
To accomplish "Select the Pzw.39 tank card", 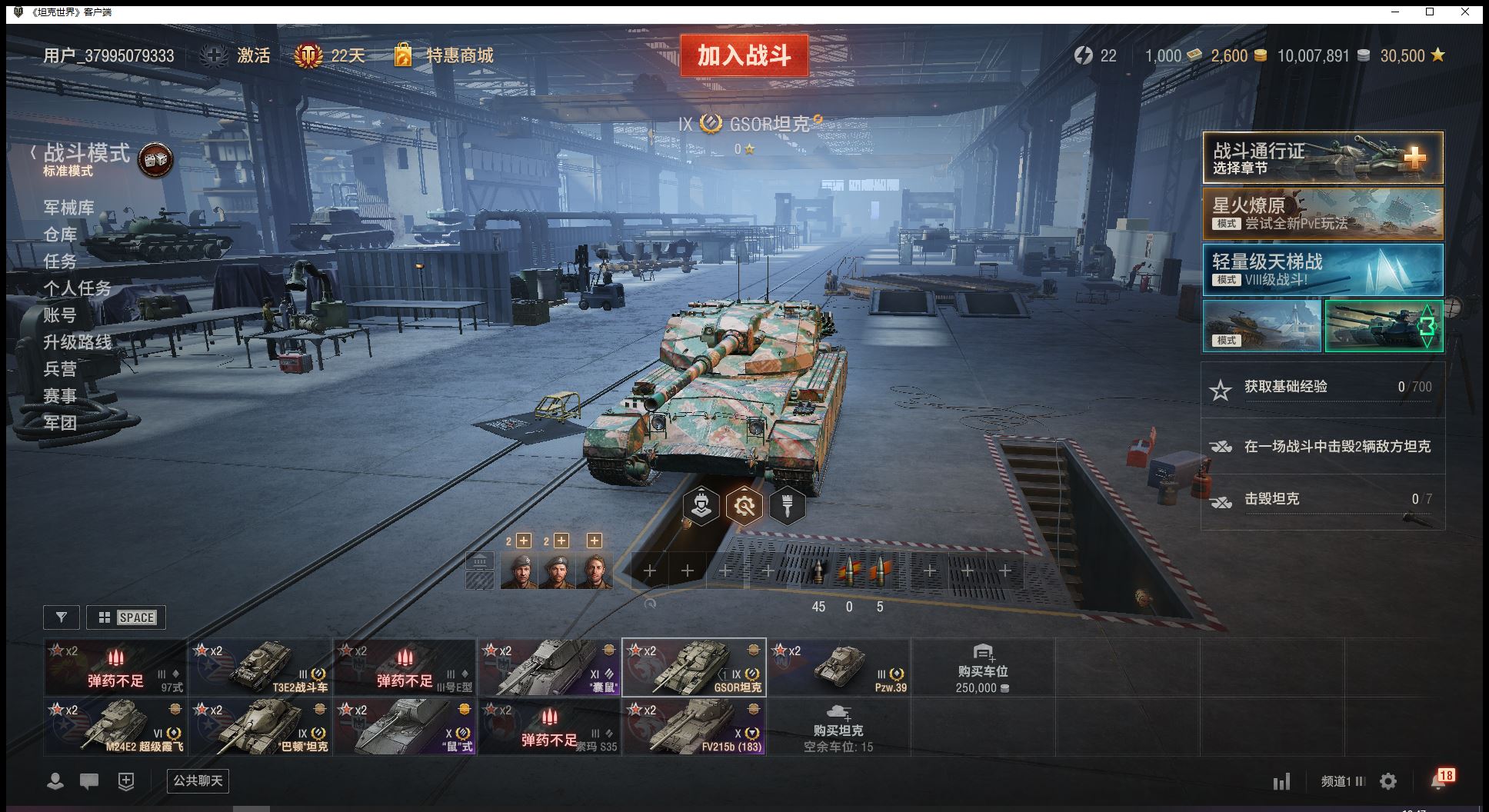I will 838,667.
